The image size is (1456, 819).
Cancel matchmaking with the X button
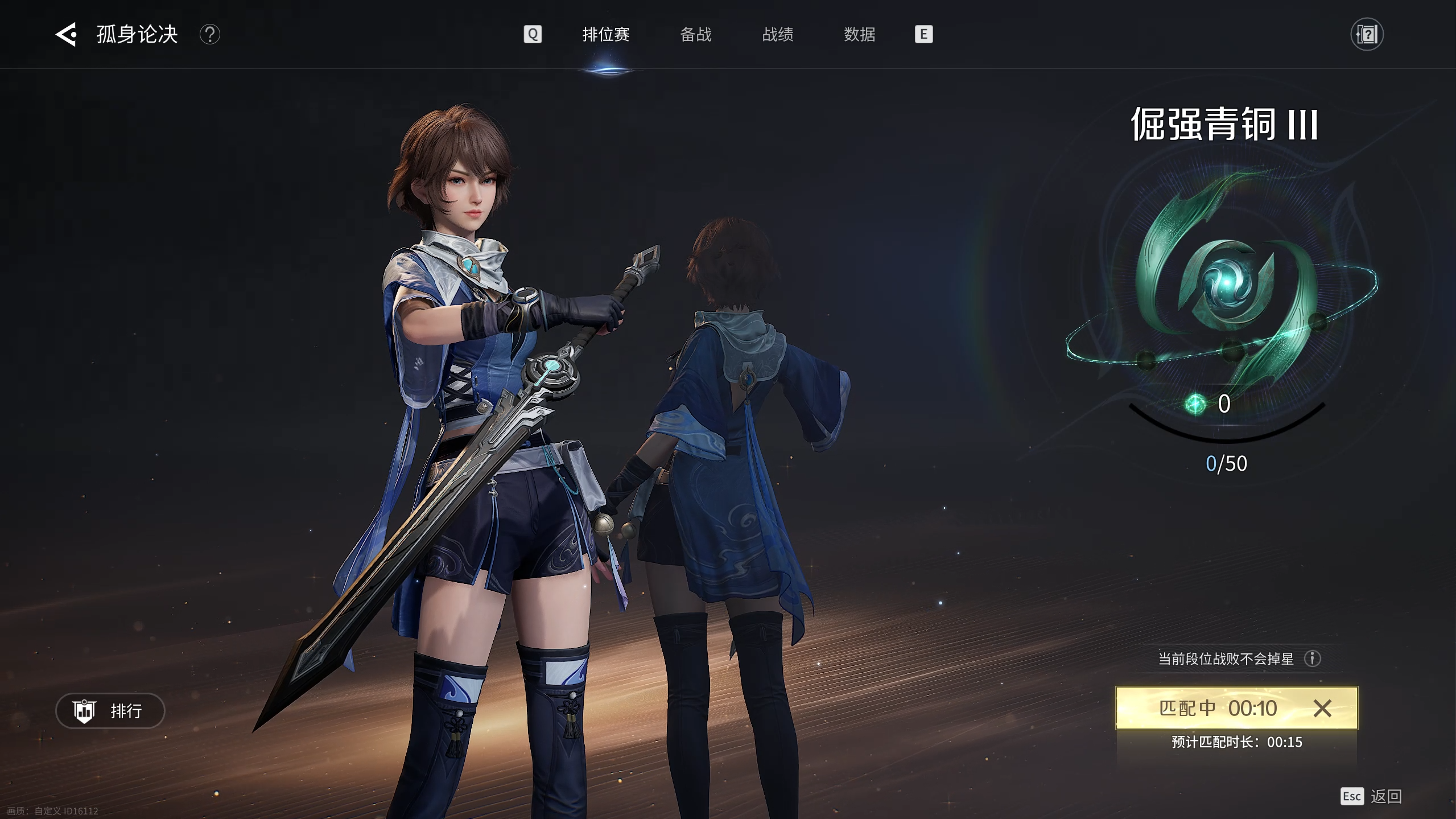tap(1322, 708)
